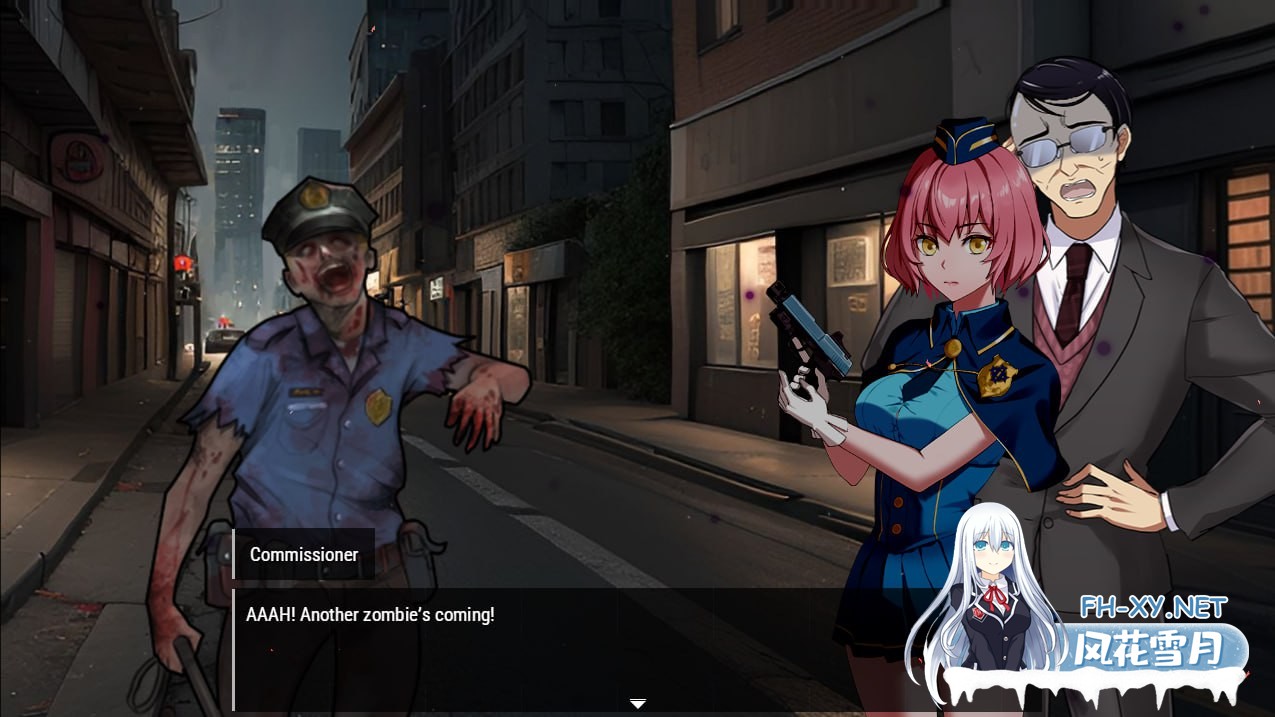Image resolution: width=1275 pixels, height=717 pixels.
Task: Advance dialogue with the down arrow indicator
Action: click(x=637, y=703)
